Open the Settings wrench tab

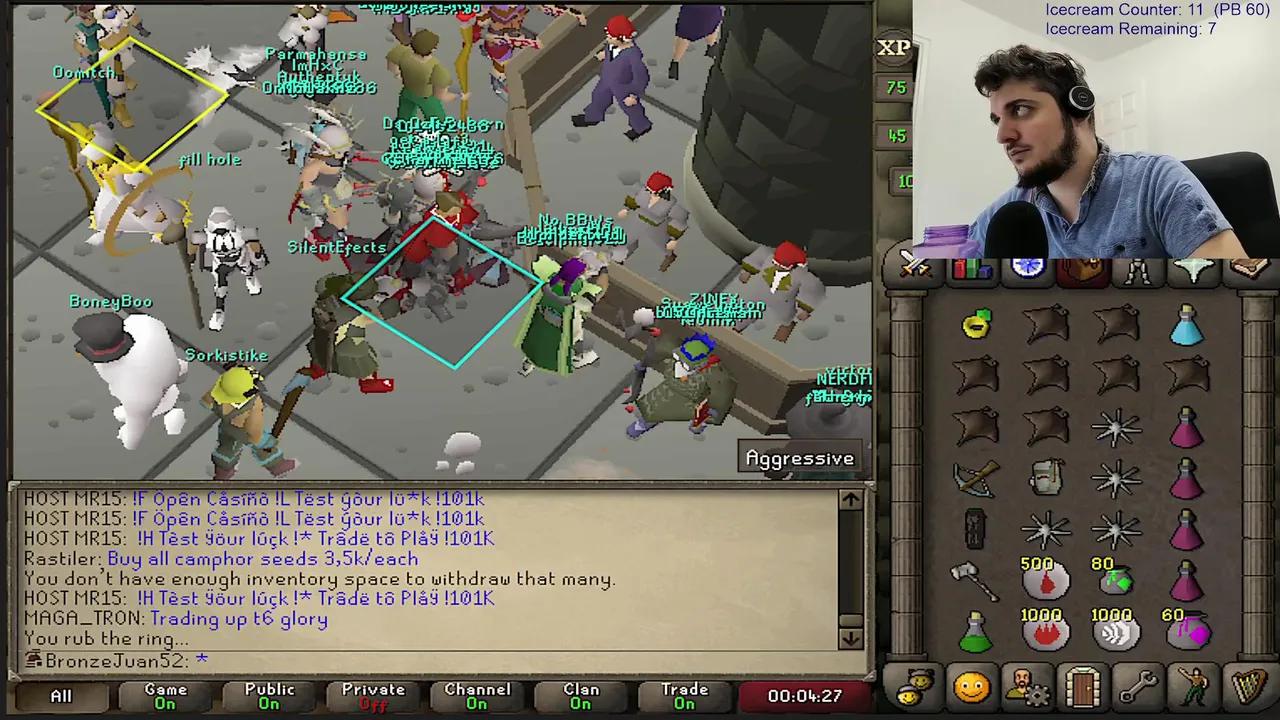(1140, 687)
